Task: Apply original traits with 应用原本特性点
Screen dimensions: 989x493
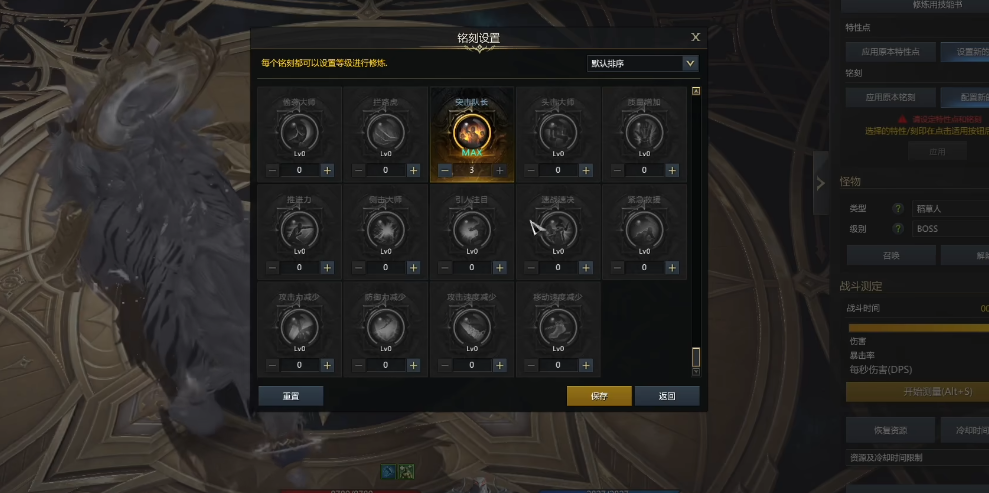Action: [x=889, y=51]
